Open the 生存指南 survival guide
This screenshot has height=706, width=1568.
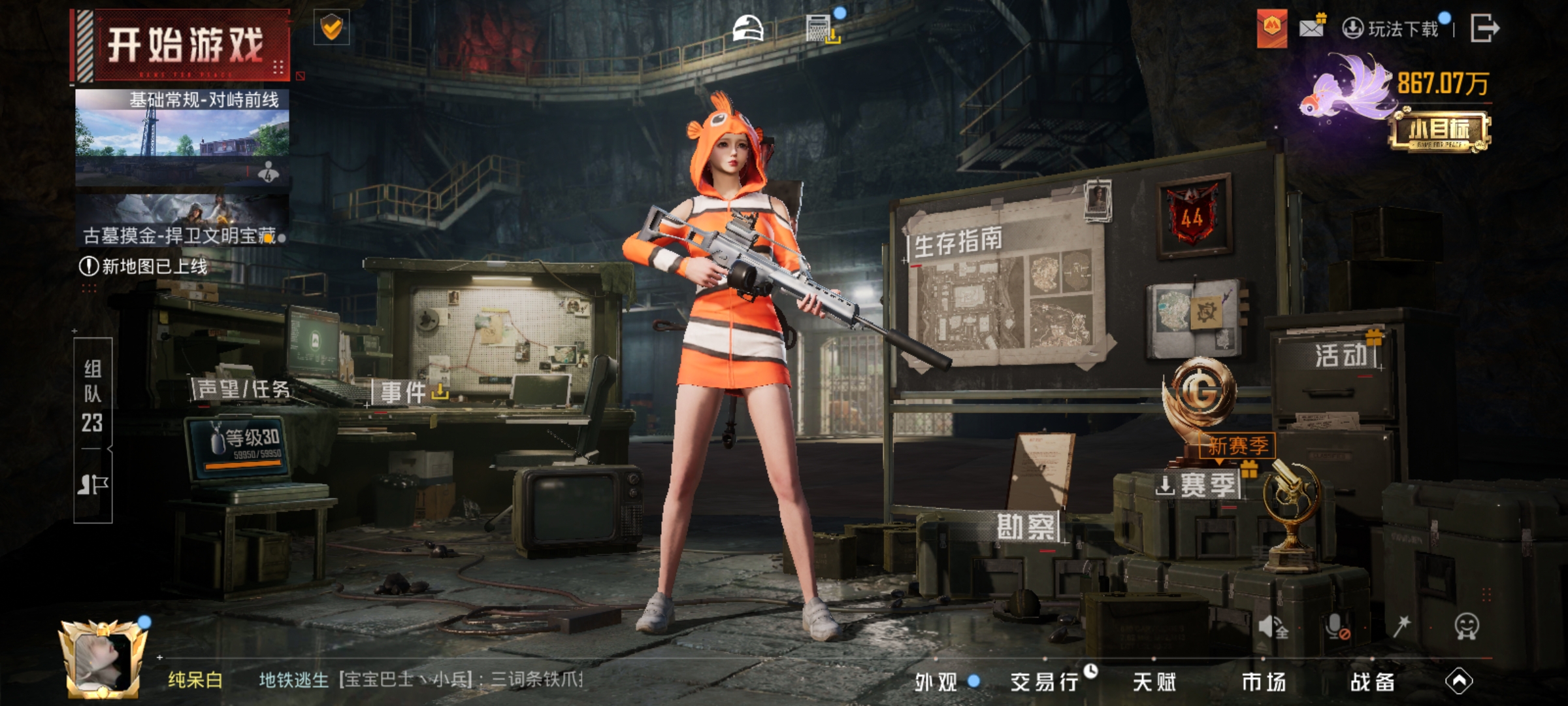tap(958, 243)
